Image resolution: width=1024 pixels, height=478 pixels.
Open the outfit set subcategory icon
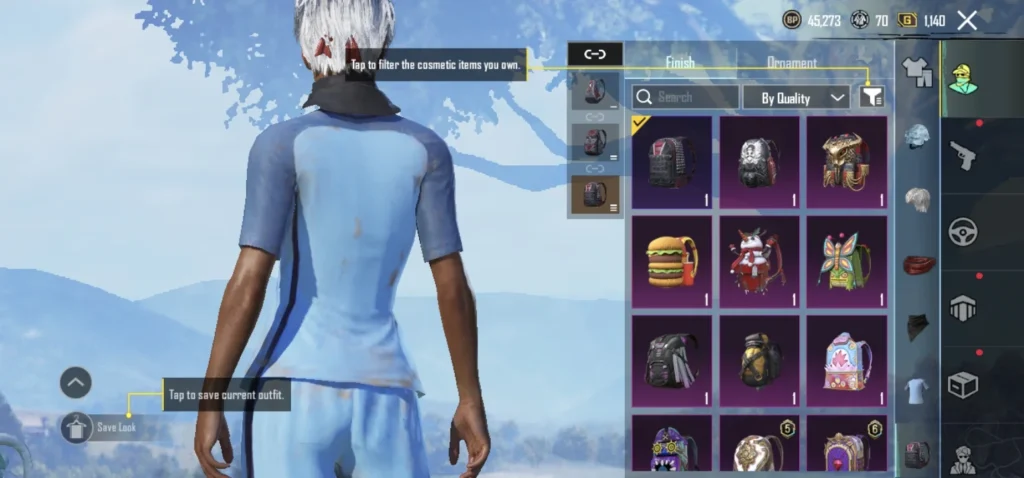click(918, 70)
